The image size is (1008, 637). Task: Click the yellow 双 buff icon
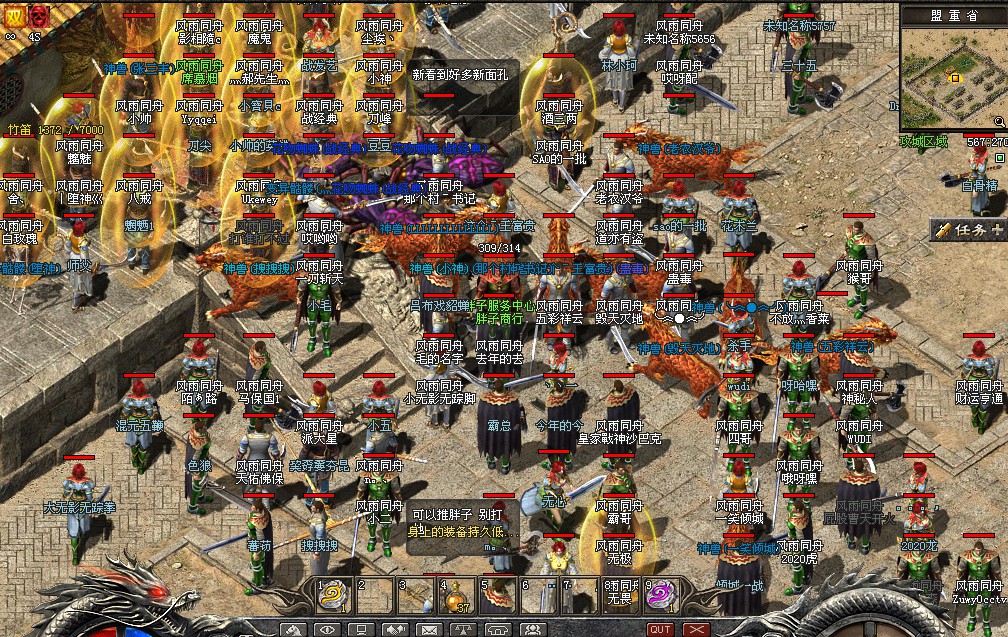13,15
